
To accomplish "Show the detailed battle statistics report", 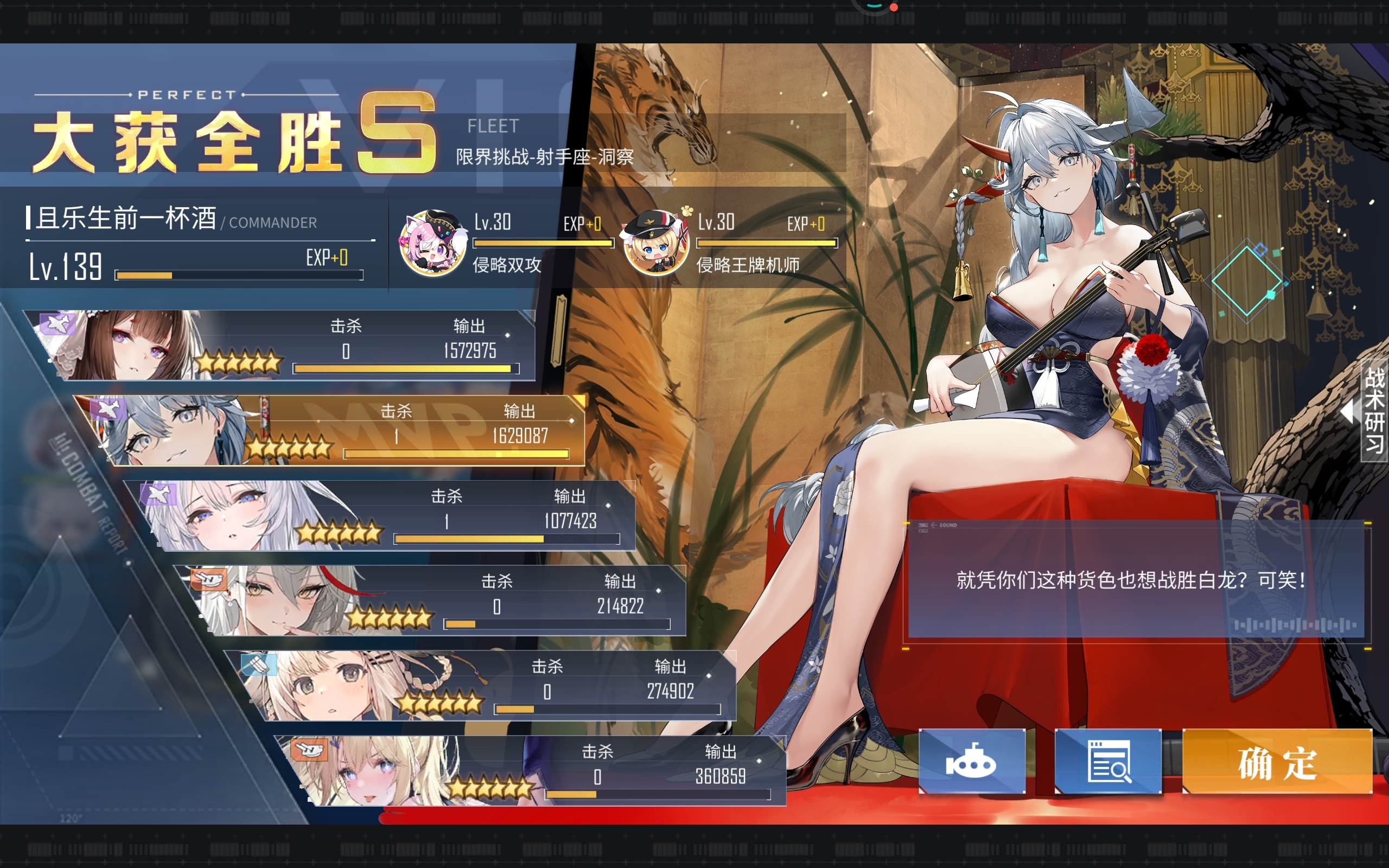I will (1108, 762).
